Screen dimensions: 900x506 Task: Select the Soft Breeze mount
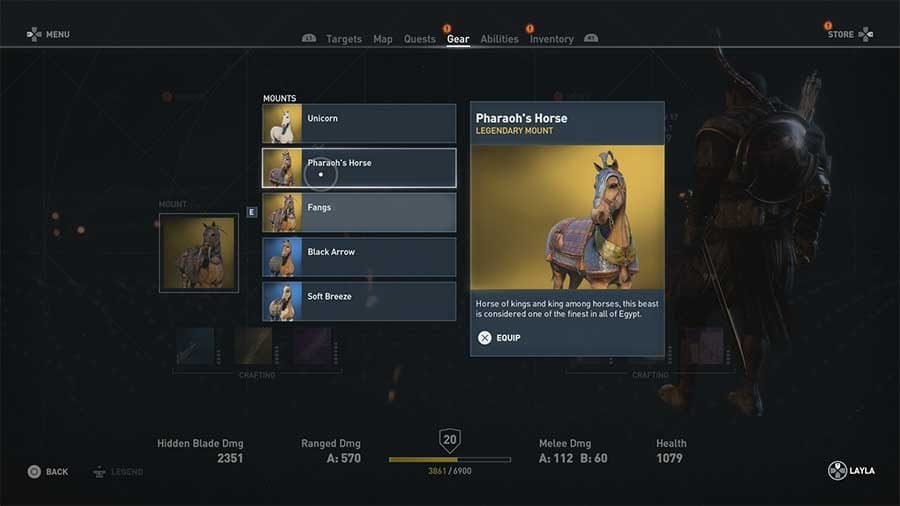coord(358,301)
